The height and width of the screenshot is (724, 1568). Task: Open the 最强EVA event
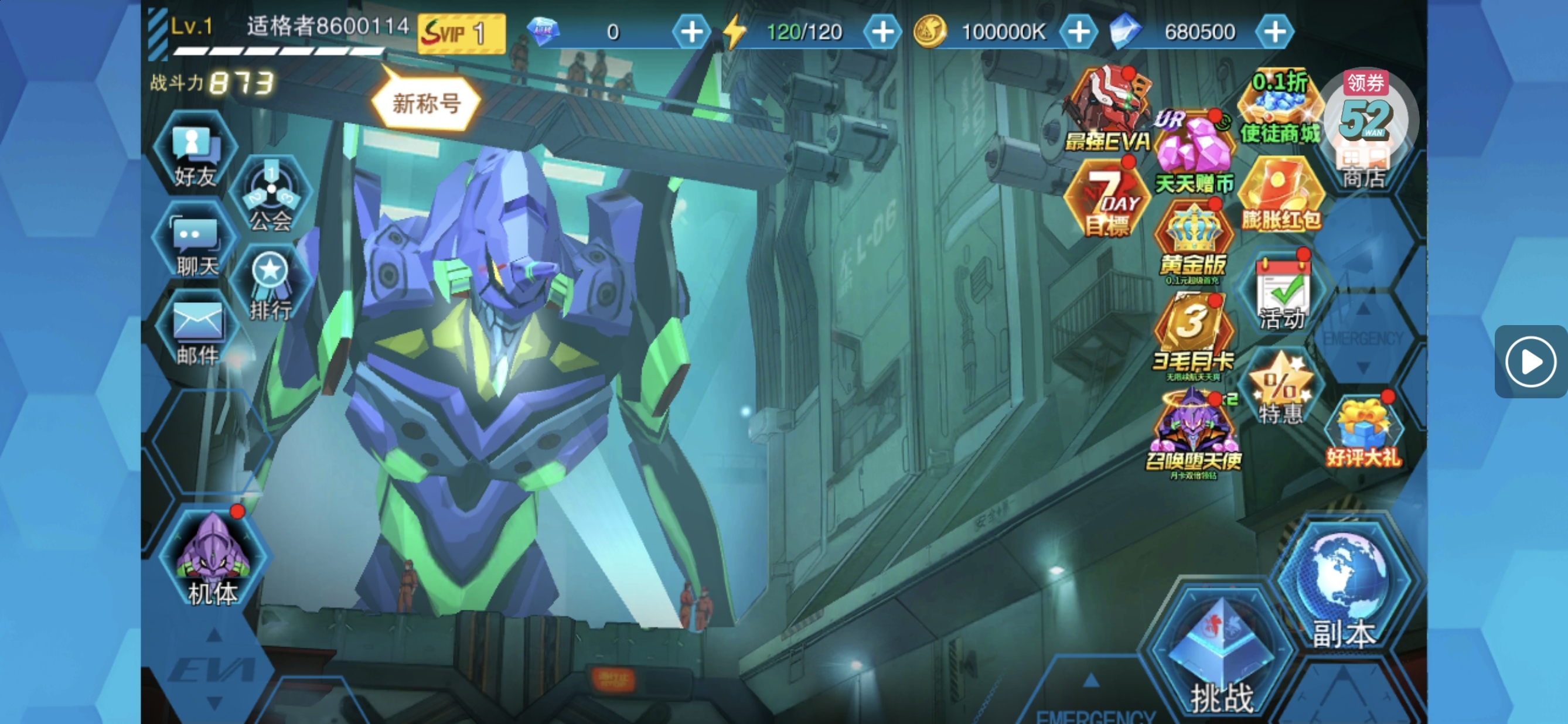click(1107, 110)
